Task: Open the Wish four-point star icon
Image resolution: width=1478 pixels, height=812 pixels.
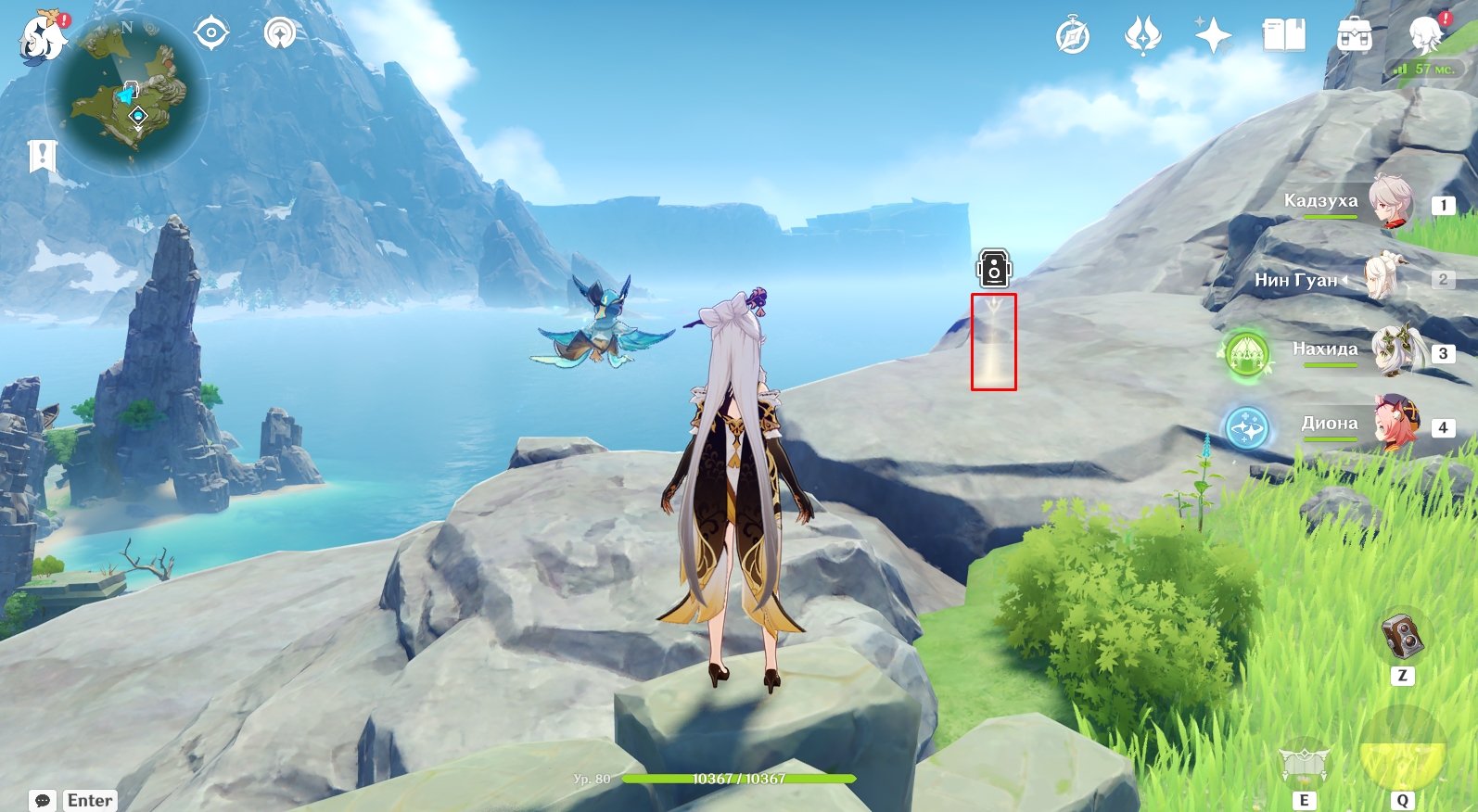Action: point(1213,36)
